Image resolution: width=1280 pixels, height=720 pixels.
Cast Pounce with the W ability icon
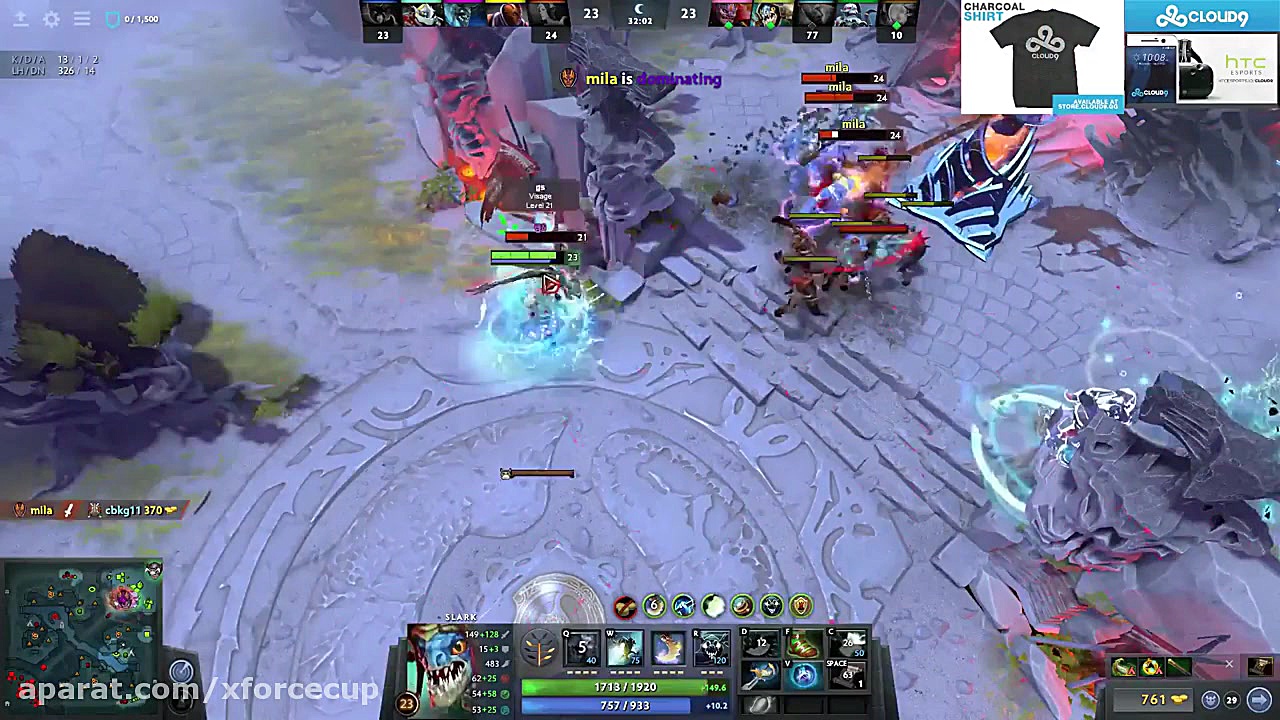tap(623, 647)
